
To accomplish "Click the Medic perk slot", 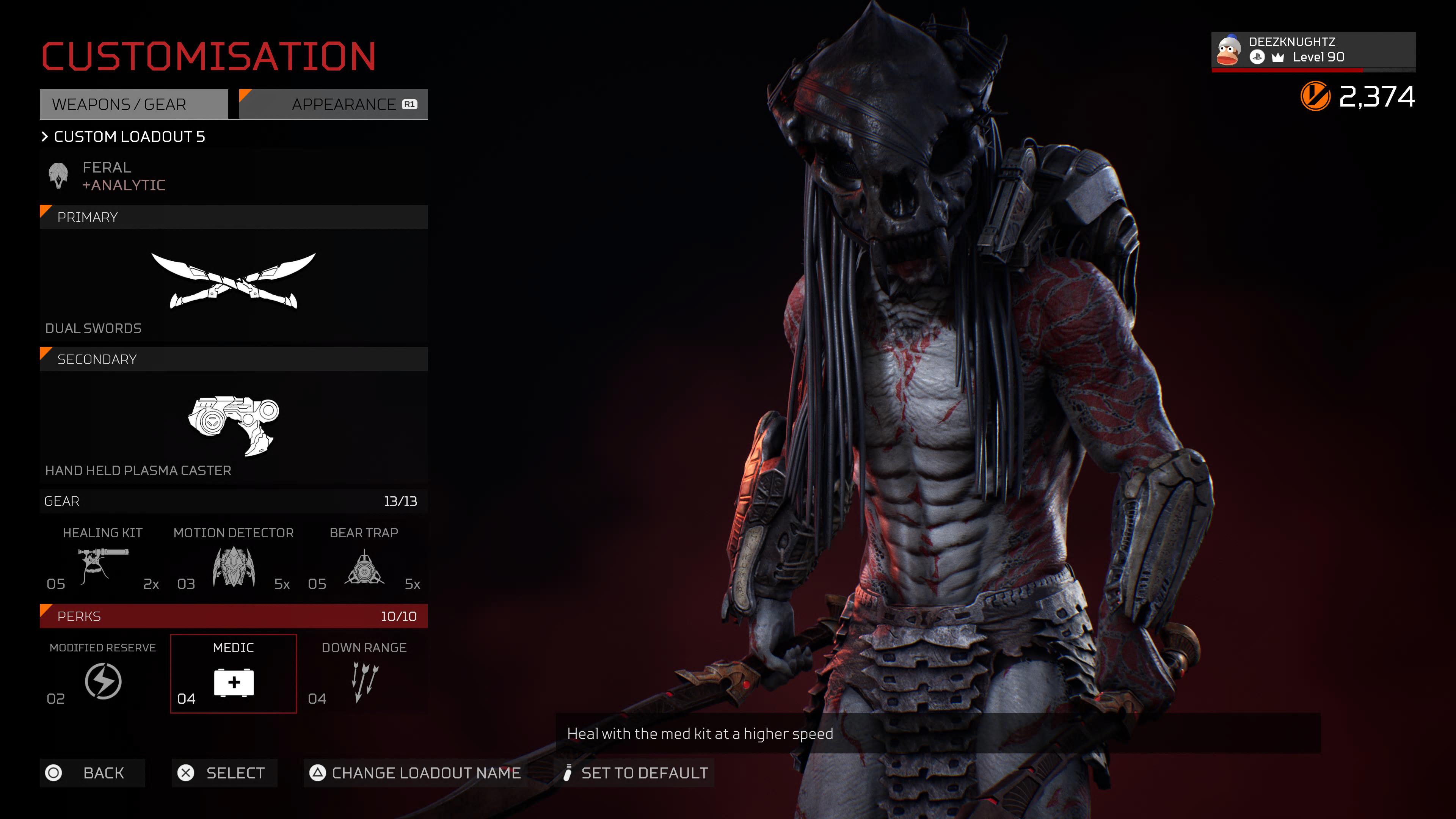I will coord(233,674).
